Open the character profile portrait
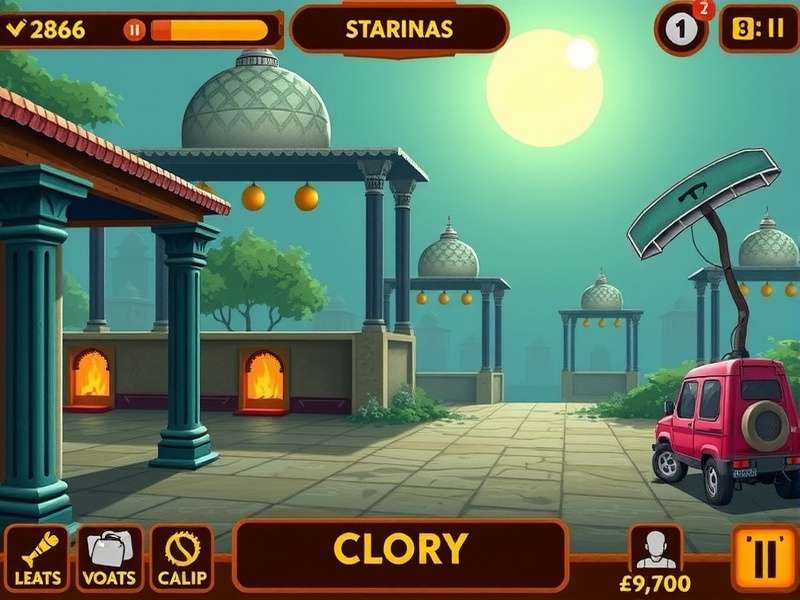 click(x=656, y=549)
